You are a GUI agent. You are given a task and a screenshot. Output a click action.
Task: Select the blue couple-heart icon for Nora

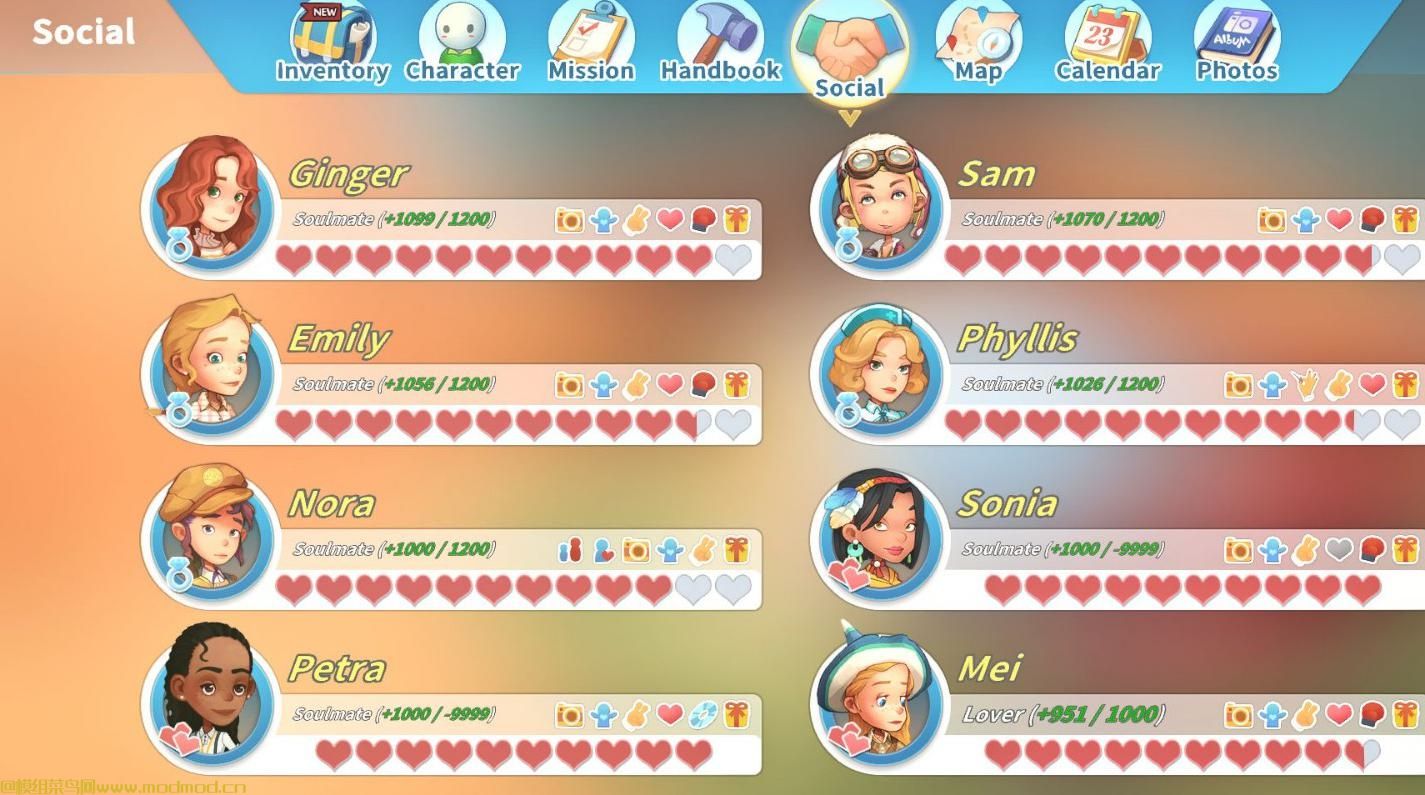[x=602, y=548]
